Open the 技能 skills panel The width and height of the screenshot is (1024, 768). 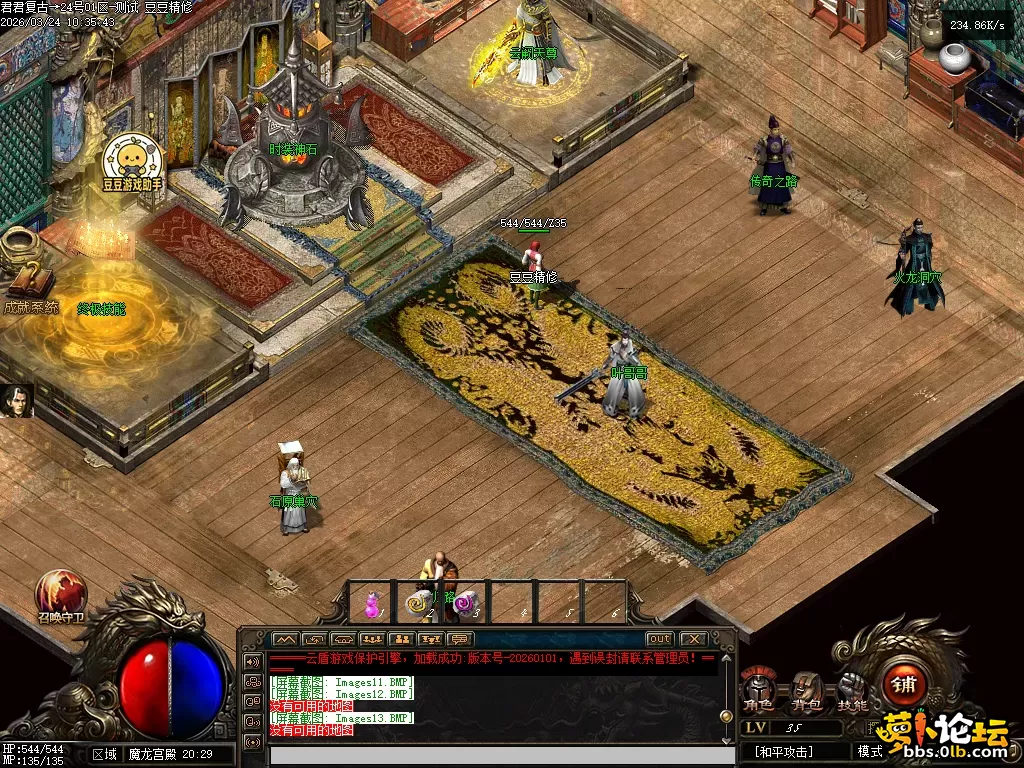coord(853,688)
